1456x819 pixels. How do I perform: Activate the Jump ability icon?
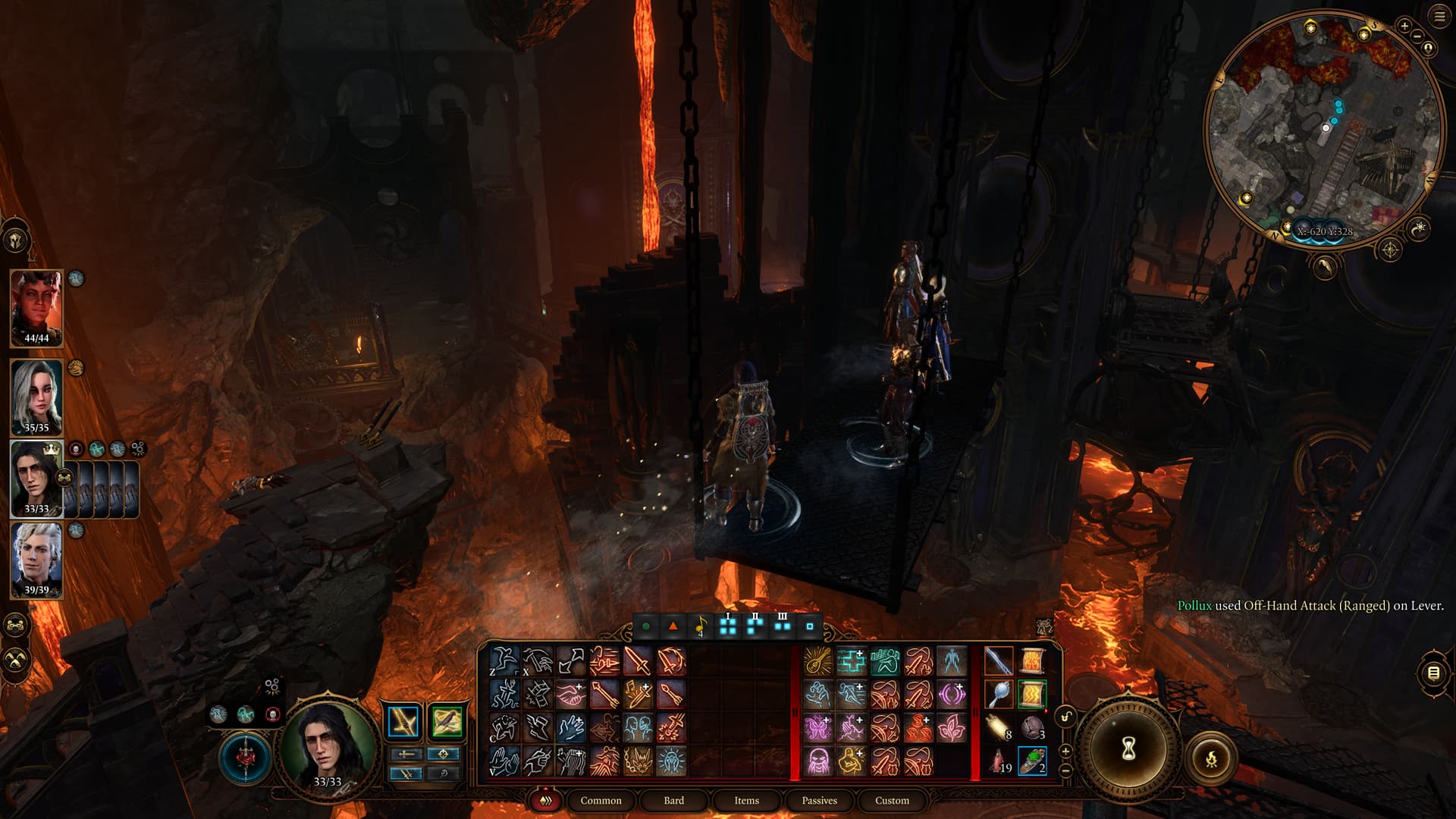pos(504,661)
